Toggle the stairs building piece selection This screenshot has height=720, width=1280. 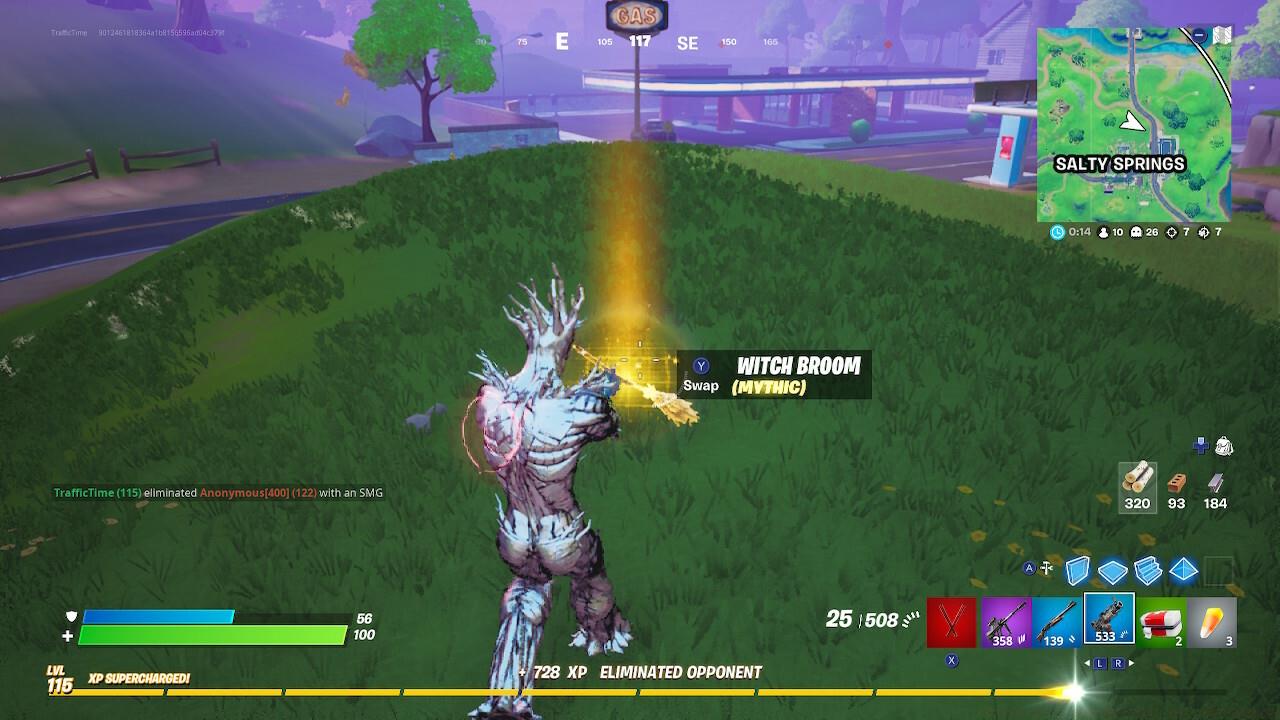coord(1147,572)
